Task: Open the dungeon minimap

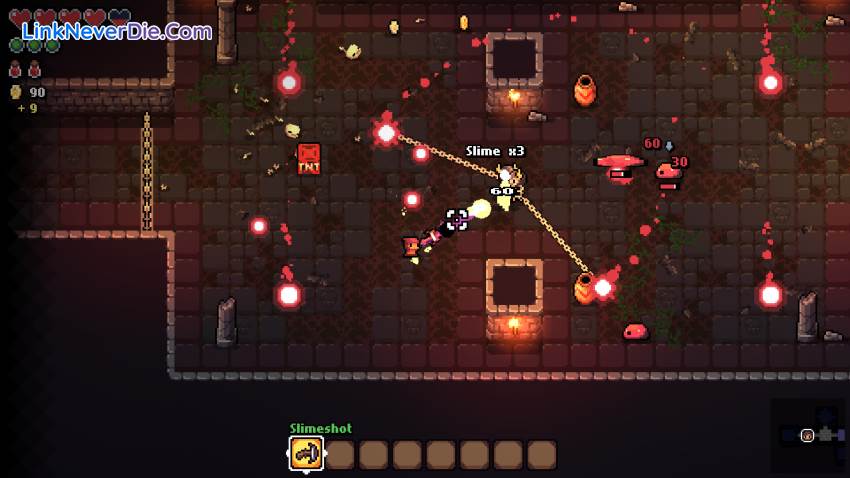Action: point(808,435)
